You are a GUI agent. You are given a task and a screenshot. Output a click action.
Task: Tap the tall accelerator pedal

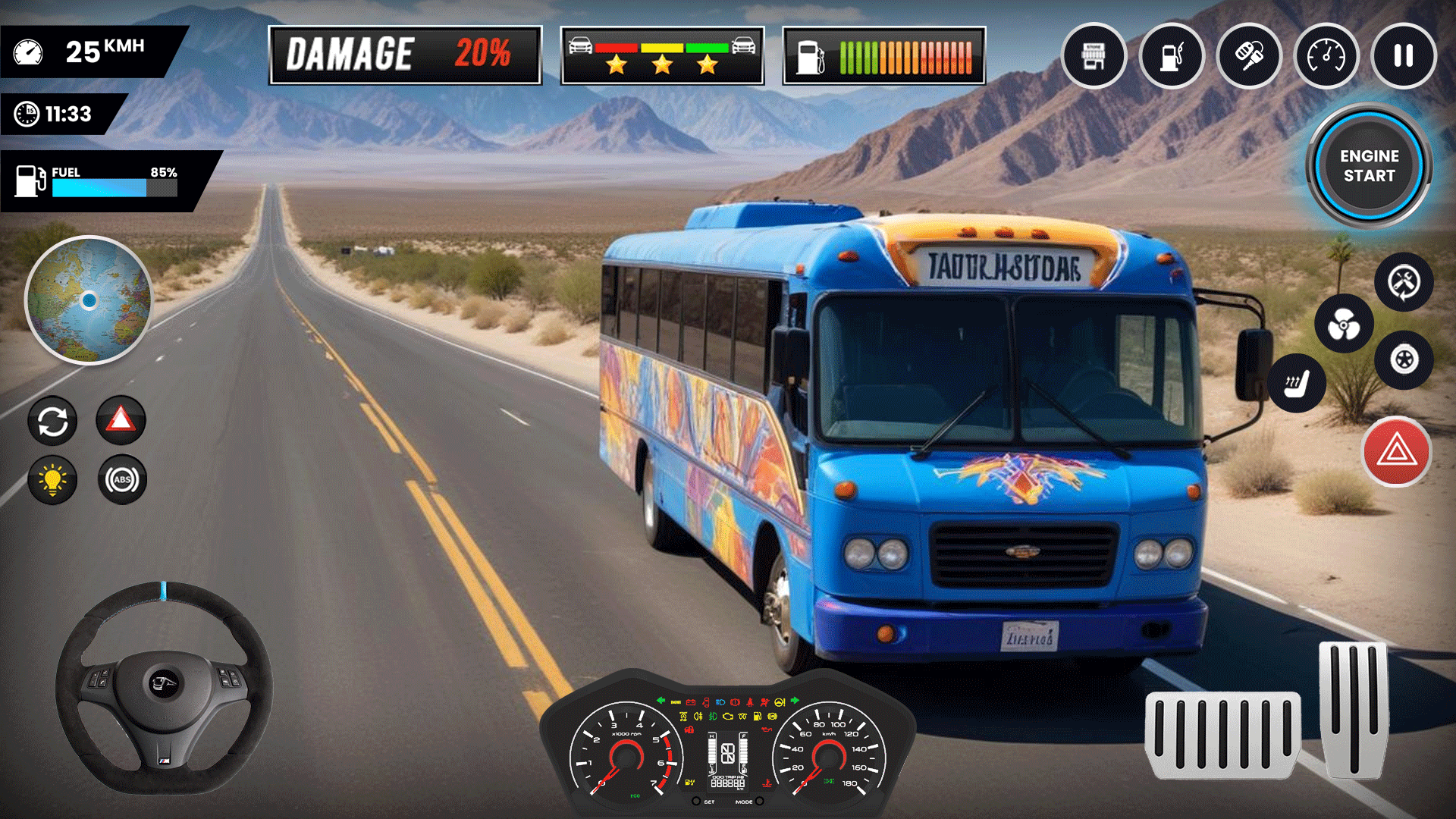pyautogui.click(x=1354, y=709)
